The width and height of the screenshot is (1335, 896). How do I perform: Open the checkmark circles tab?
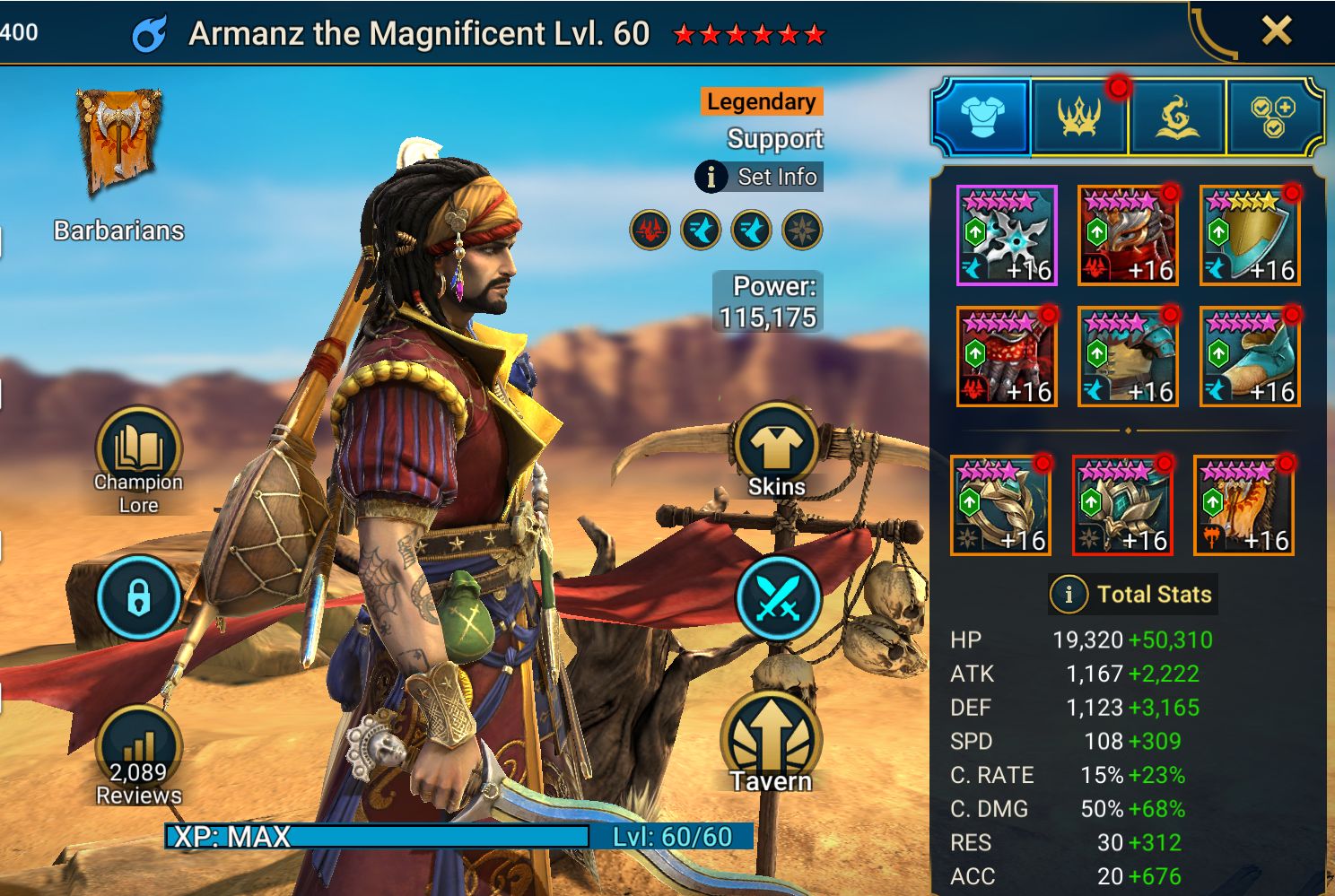(x=1272, y=117)
